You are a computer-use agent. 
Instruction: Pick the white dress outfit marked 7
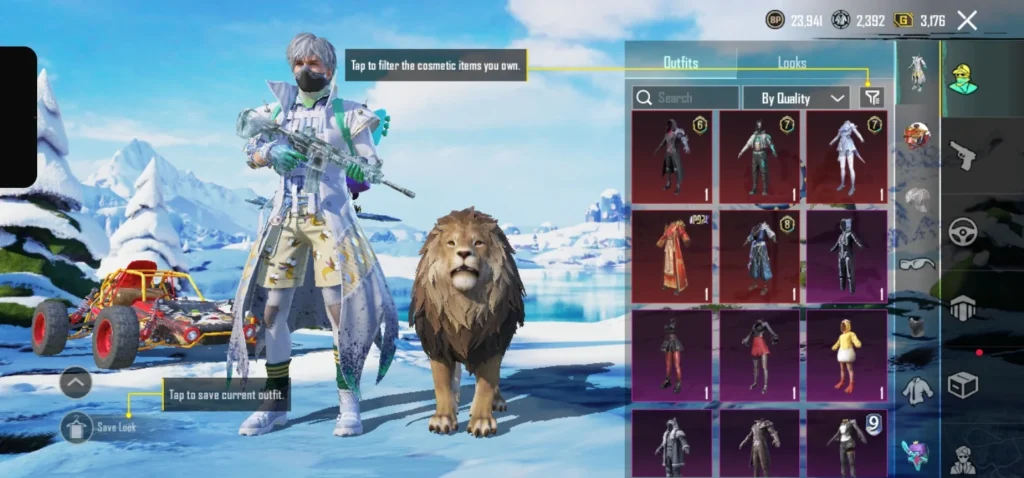point(846,156)
